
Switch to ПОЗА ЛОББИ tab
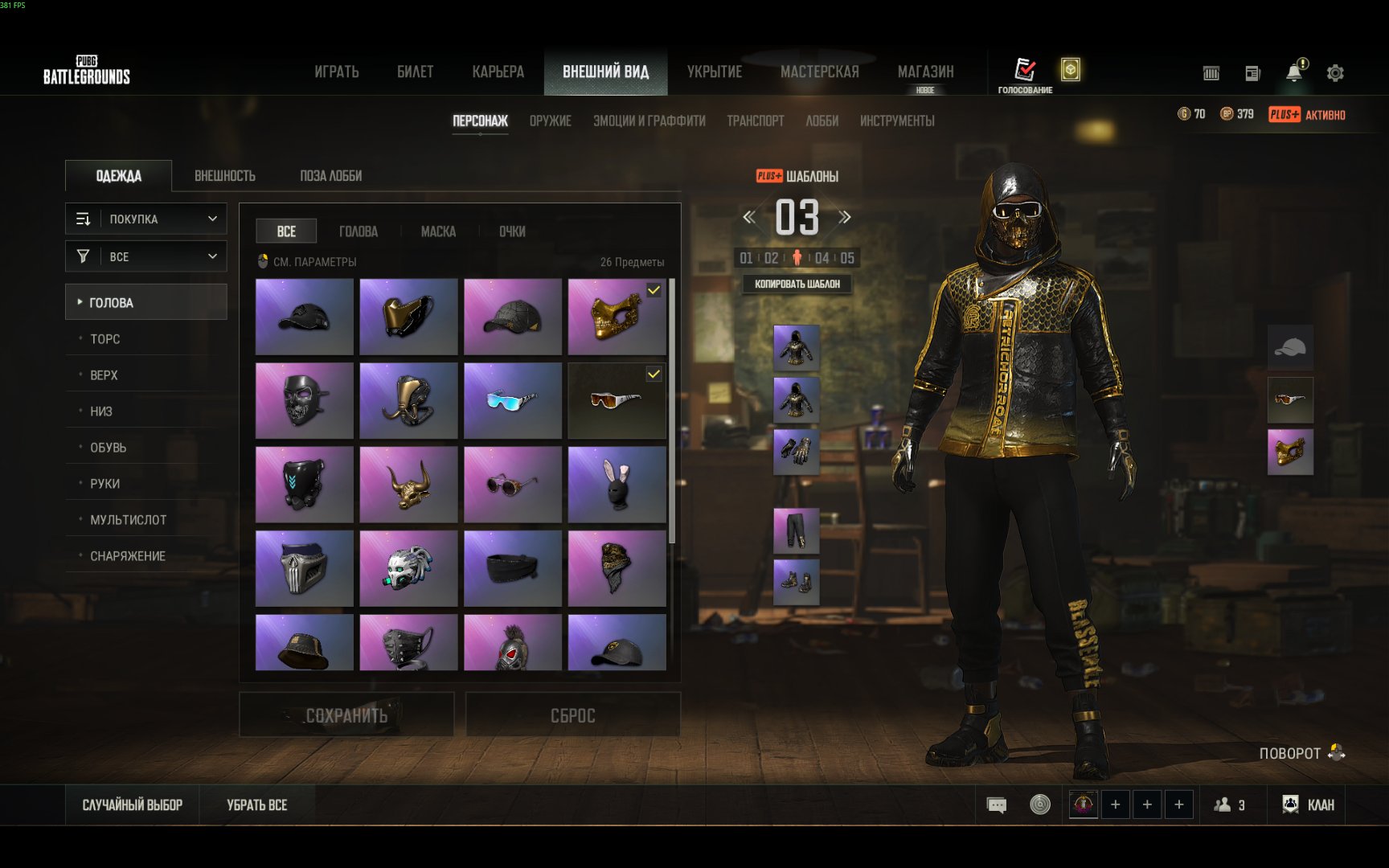click(330, 176)
